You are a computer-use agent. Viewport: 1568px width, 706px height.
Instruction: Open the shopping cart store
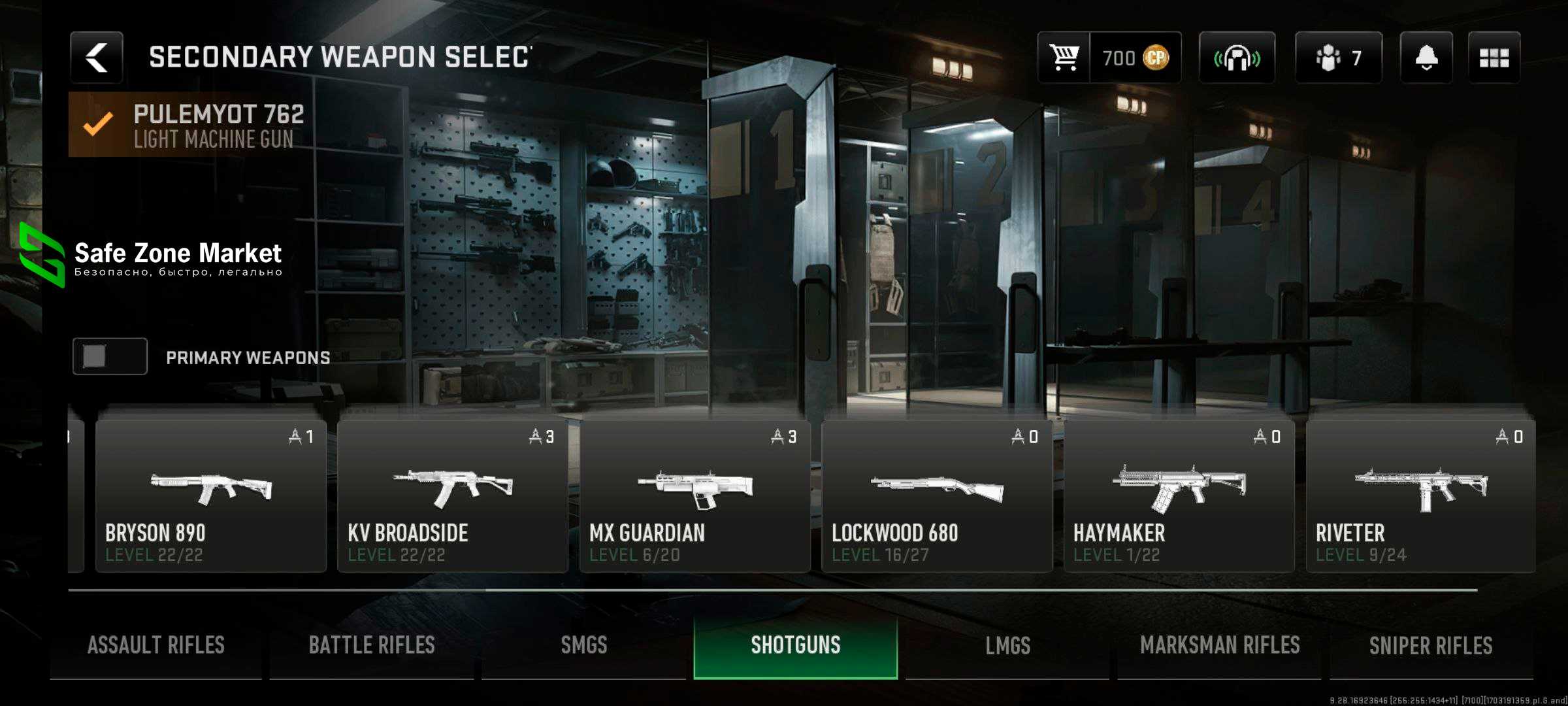point(1064,58)
